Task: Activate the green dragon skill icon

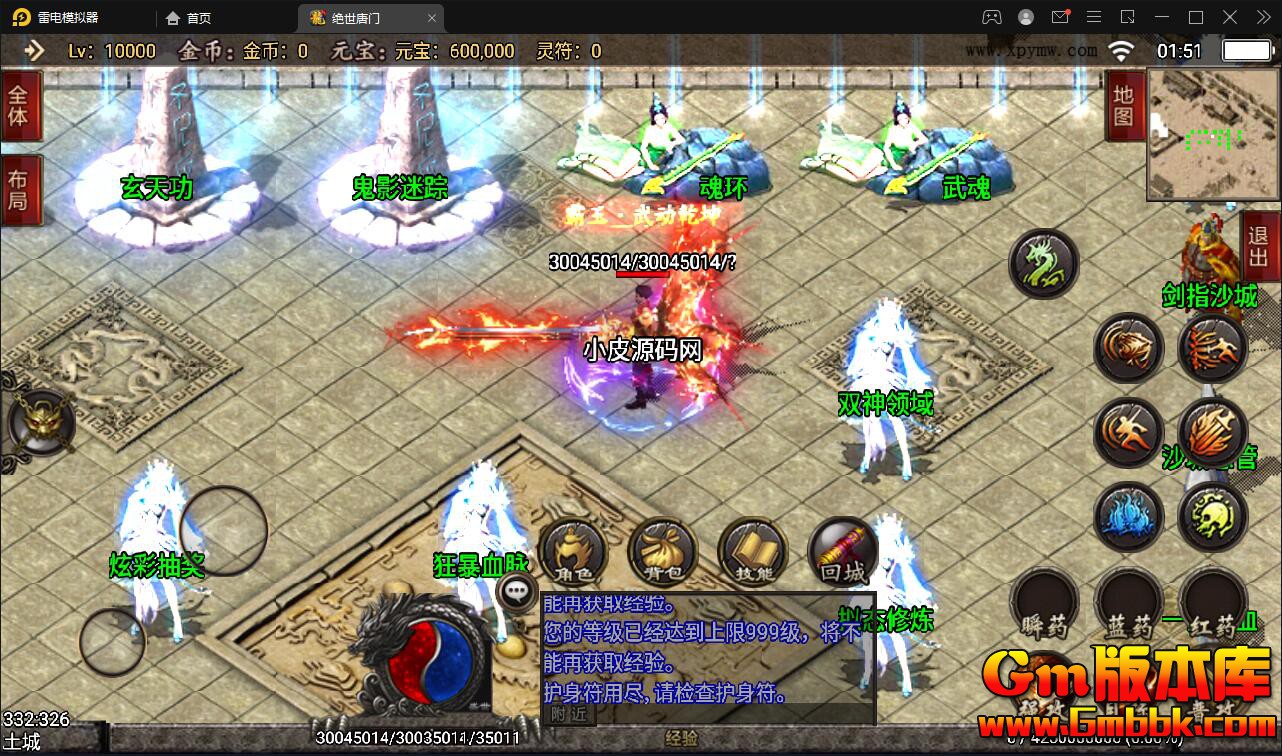Action: point(1043,264)
